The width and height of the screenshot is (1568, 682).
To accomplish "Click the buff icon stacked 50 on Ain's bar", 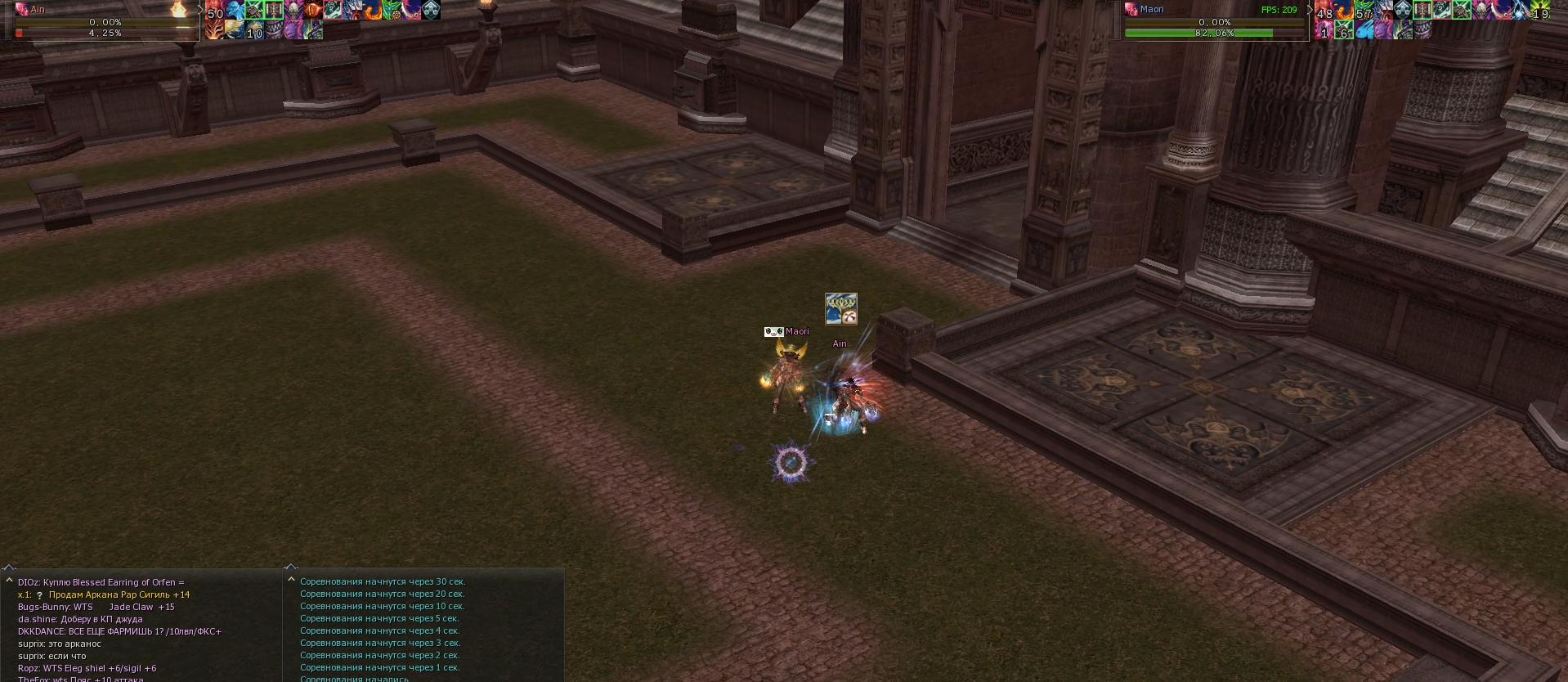I will (214, 10).
